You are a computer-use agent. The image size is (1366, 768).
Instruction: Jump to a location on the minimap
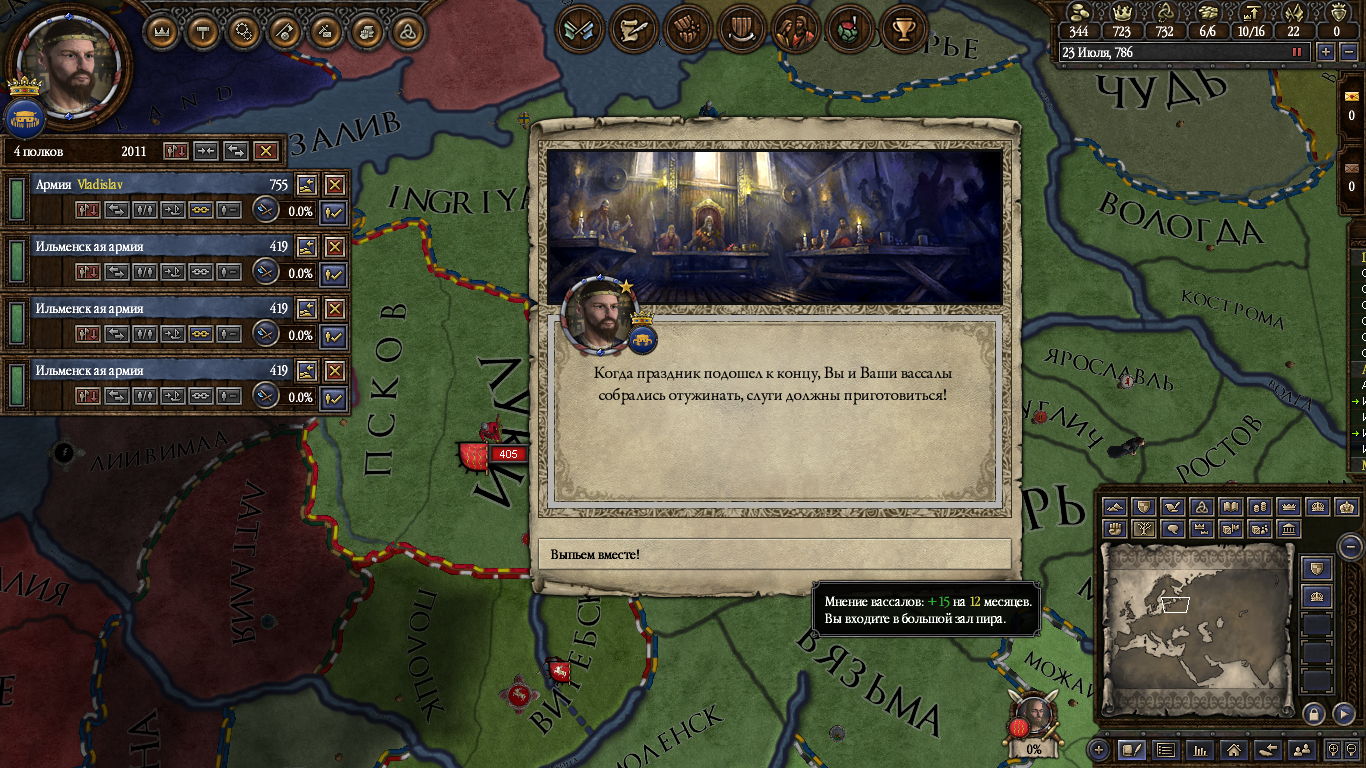pyautogui.click(x=1196, y=630)
